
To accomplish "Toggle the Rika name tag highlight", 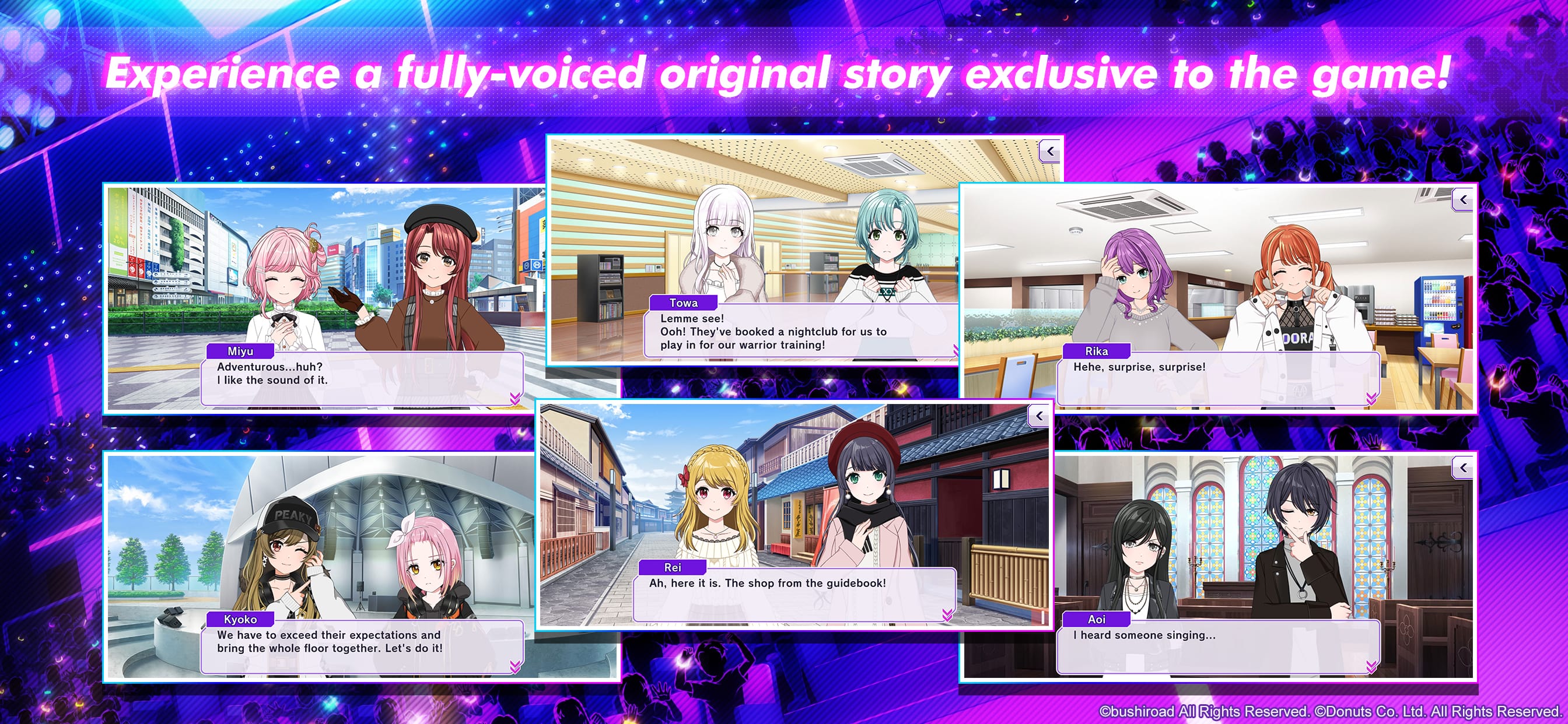I will pyautogui.click(x=1097, y=351).
